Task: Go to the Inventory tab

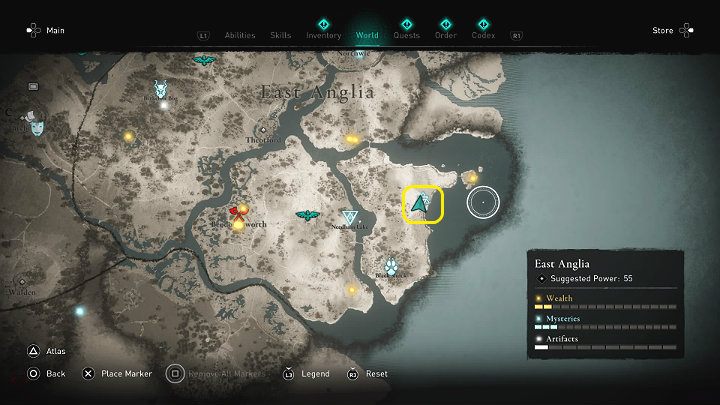Action: point(323,35)
